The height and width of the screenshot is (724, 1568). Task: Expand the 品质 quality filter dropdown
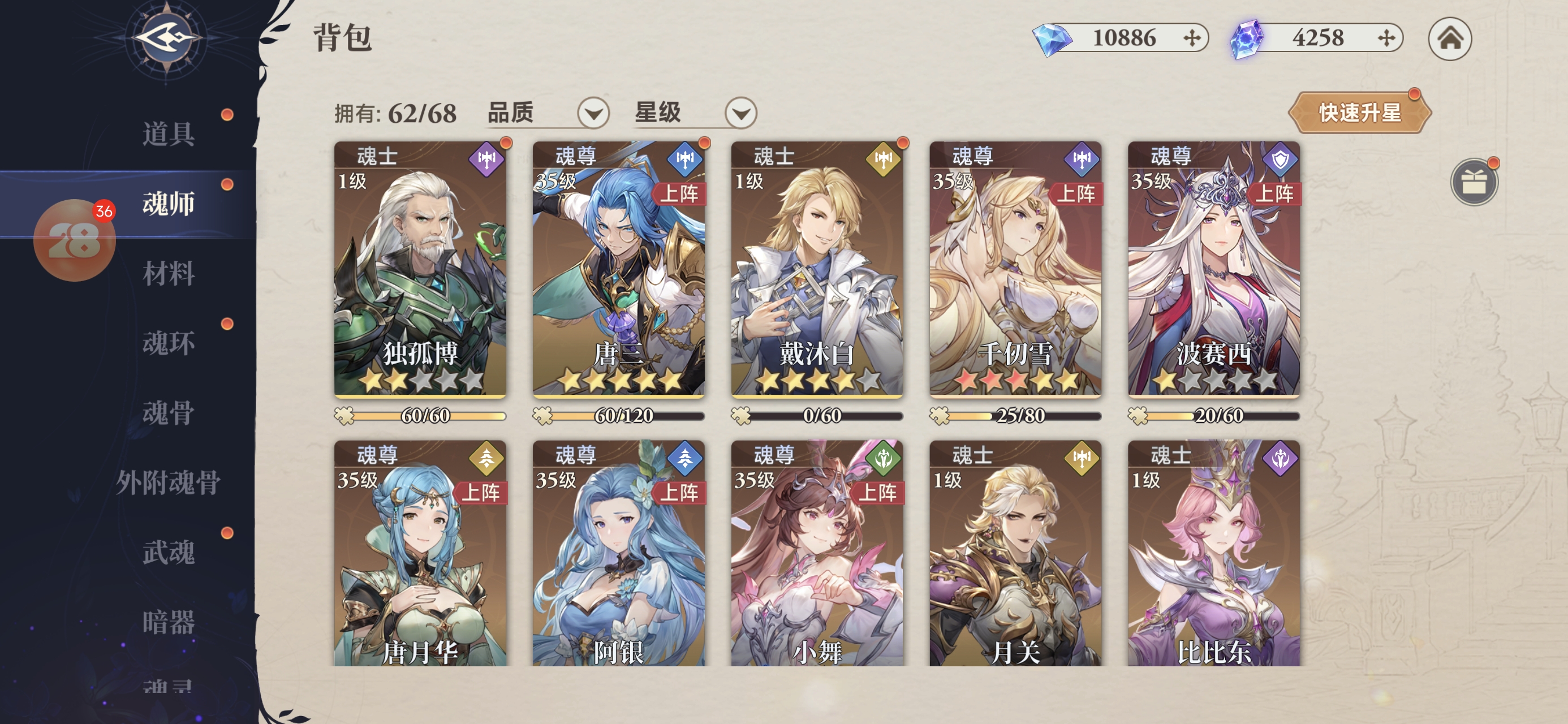[593, 113]
